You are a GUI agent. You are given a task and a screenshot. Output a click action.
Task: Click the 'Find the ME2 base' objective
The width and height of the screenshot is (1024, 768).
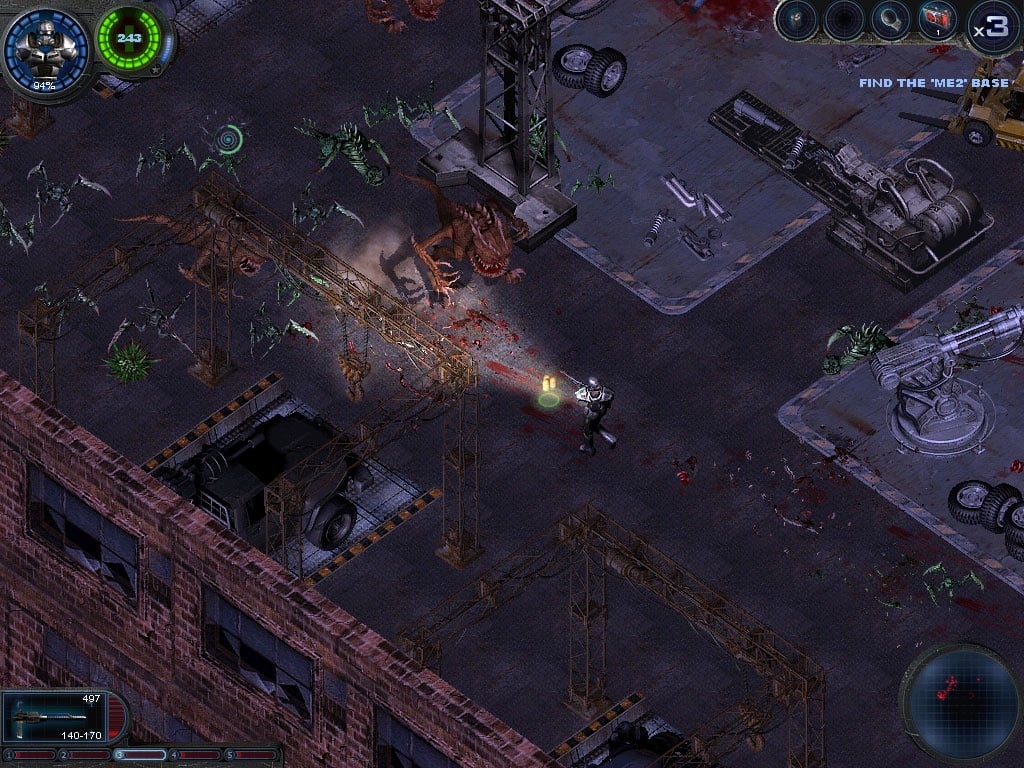pyautogui.click(x=935, y=83)
